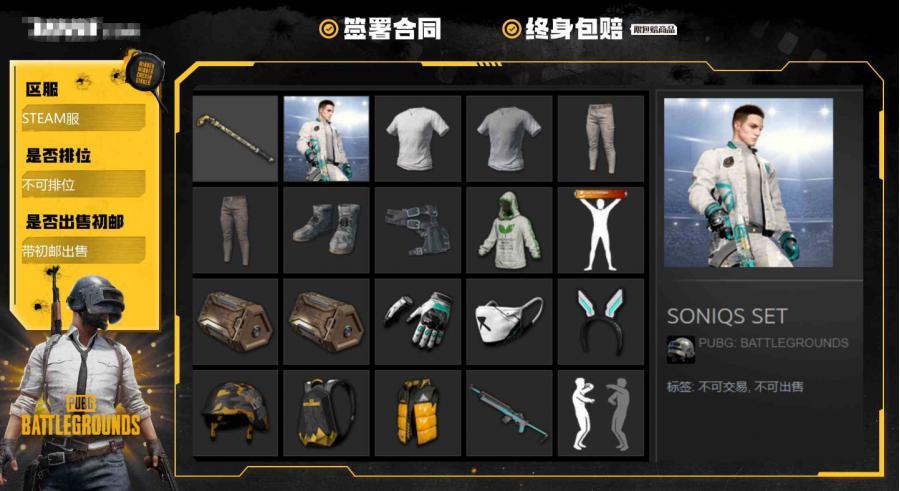Pick the white green-logo hoodie slot

pos(509,229)
